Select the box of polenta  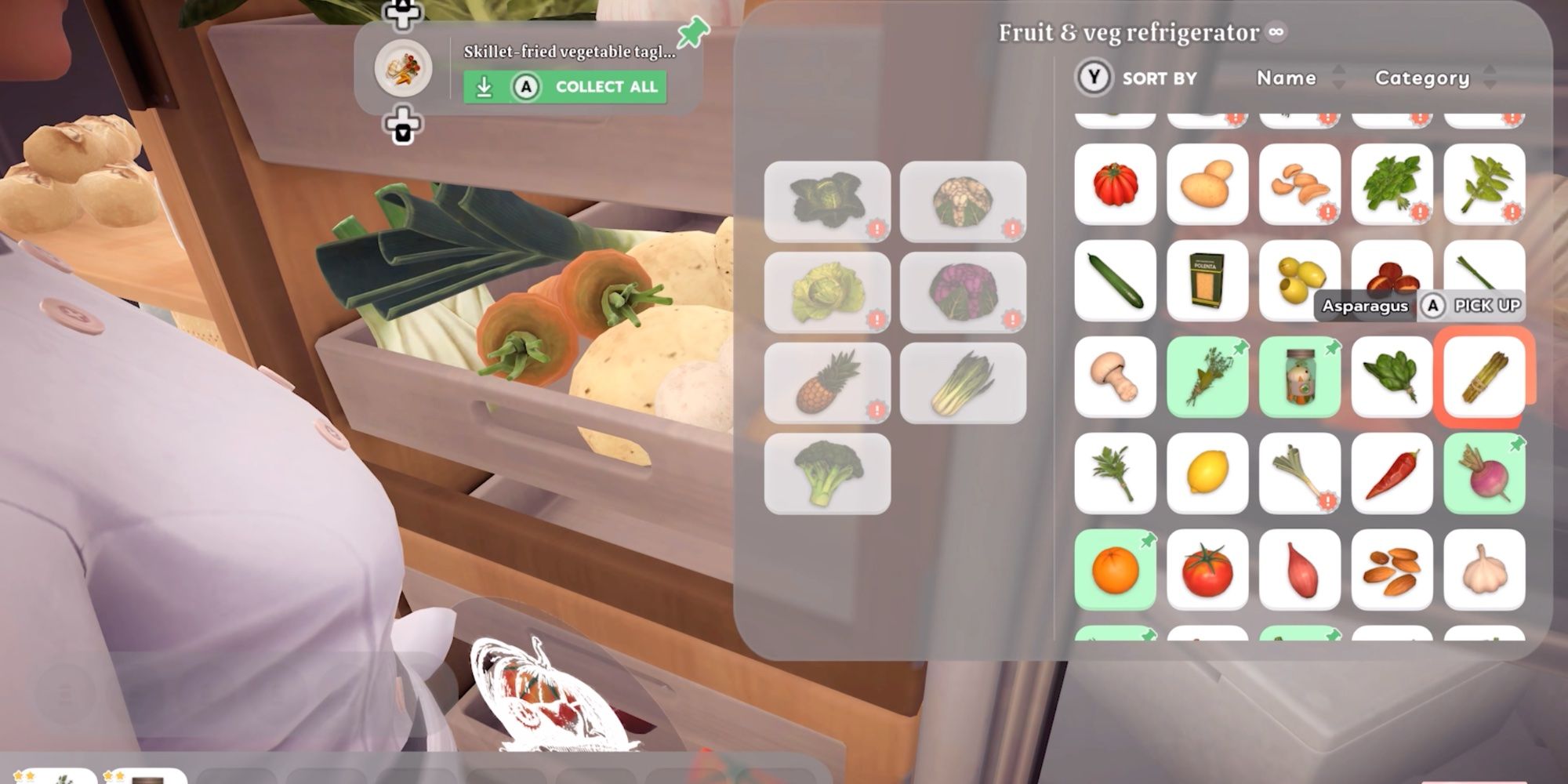[x=1207, y=281]
